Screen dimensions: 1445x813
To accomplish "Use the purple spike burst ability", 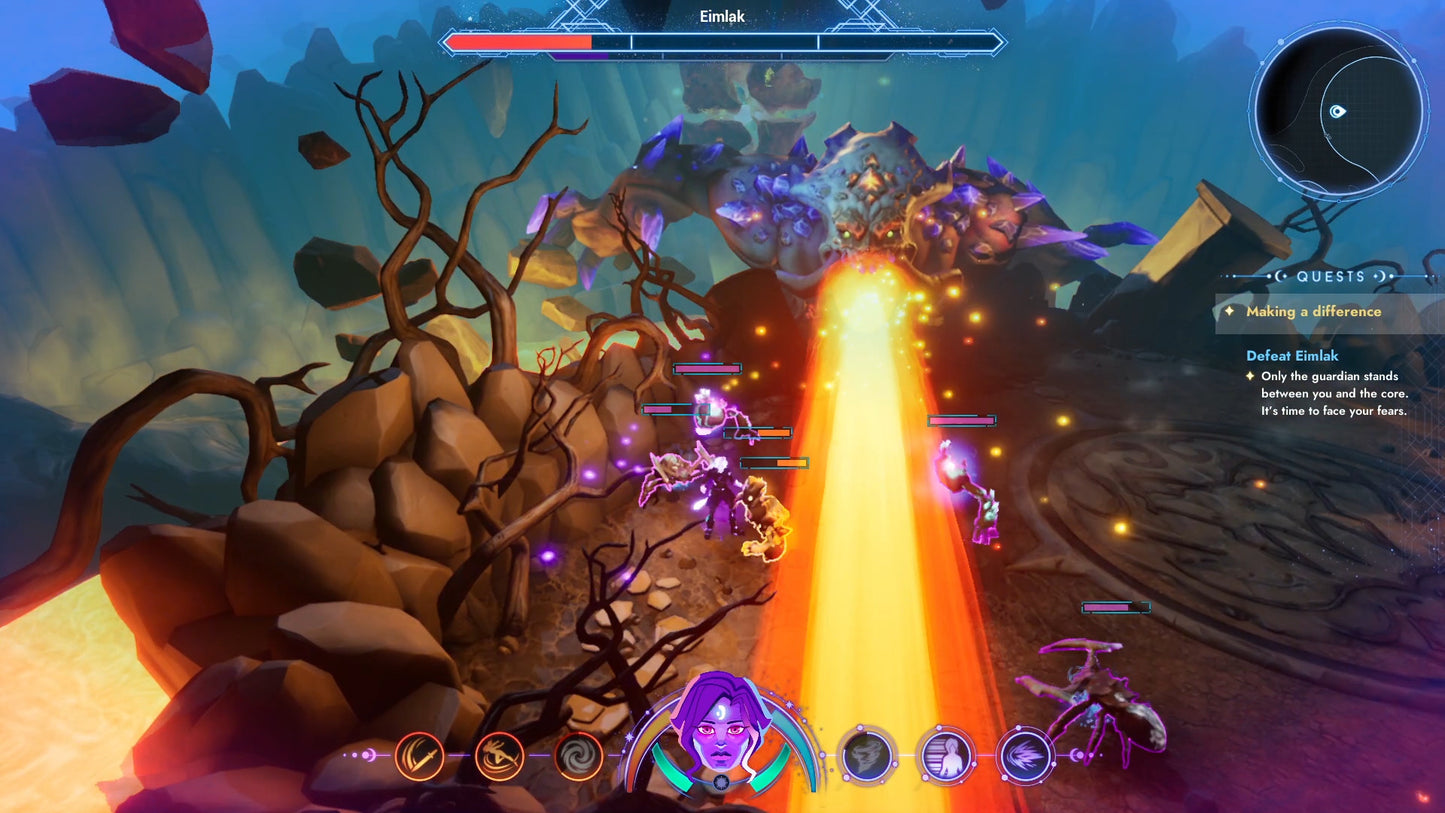I will 1025,755.
